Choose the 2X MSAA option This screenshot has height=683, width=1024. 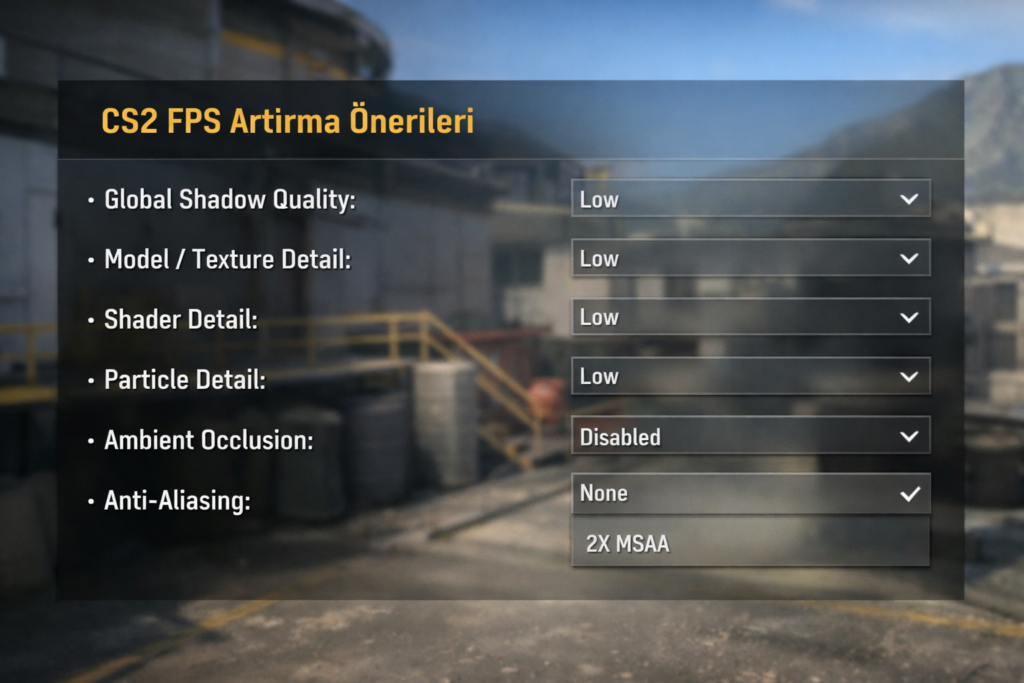(x=750, y=545)
